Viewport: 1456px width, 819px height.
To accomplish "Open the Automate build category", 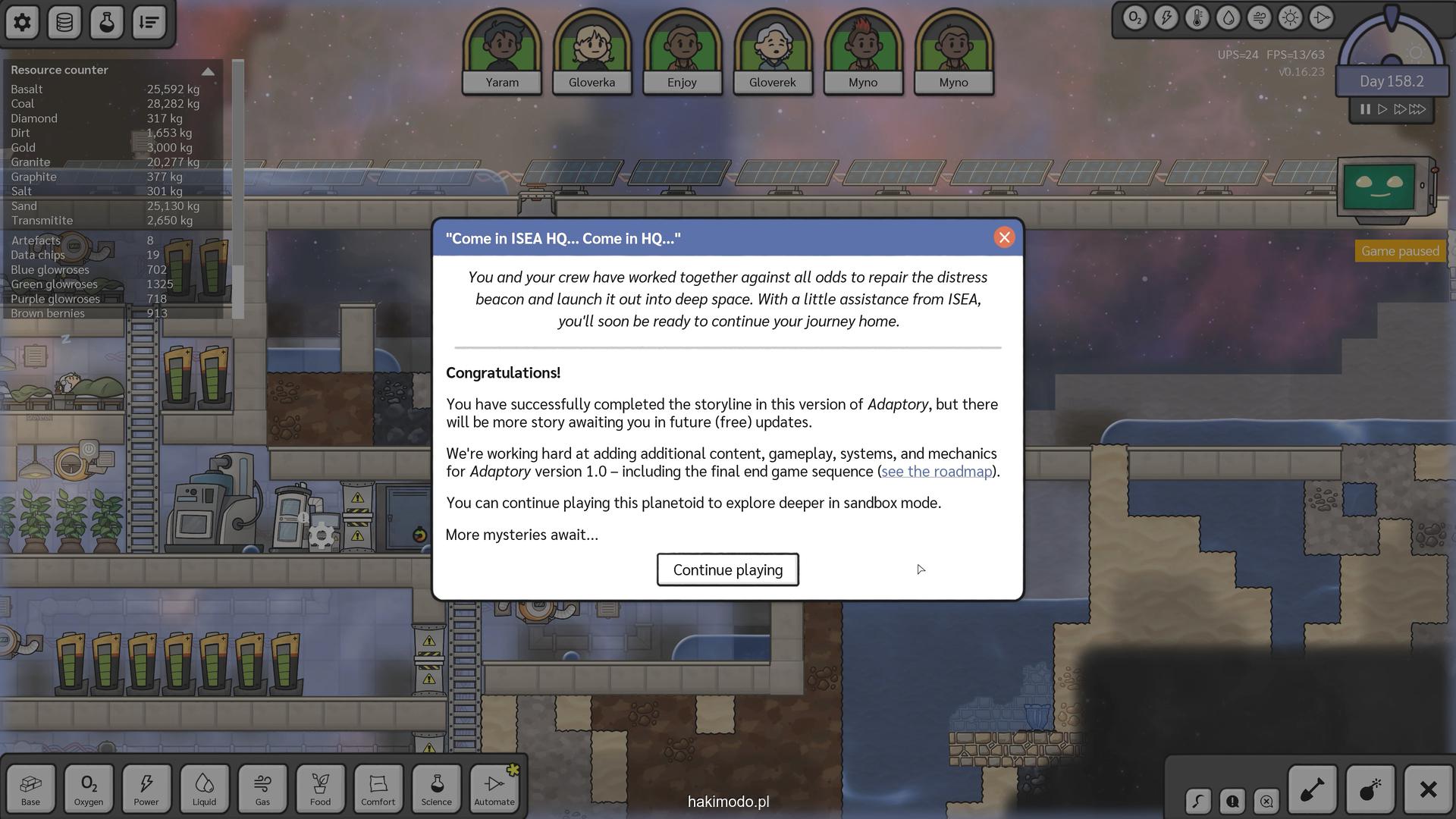I will pyautogui.click(x=494, y=789).
